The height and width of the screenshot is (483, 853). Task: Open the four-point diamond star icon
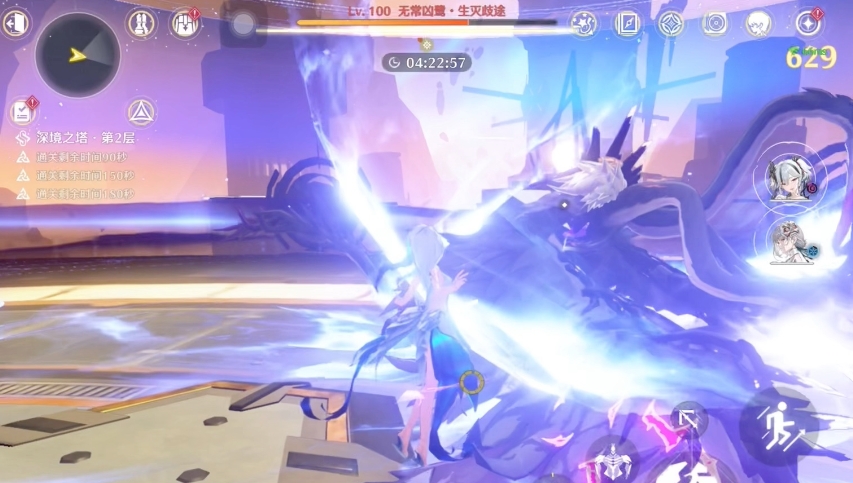point(671,23)
